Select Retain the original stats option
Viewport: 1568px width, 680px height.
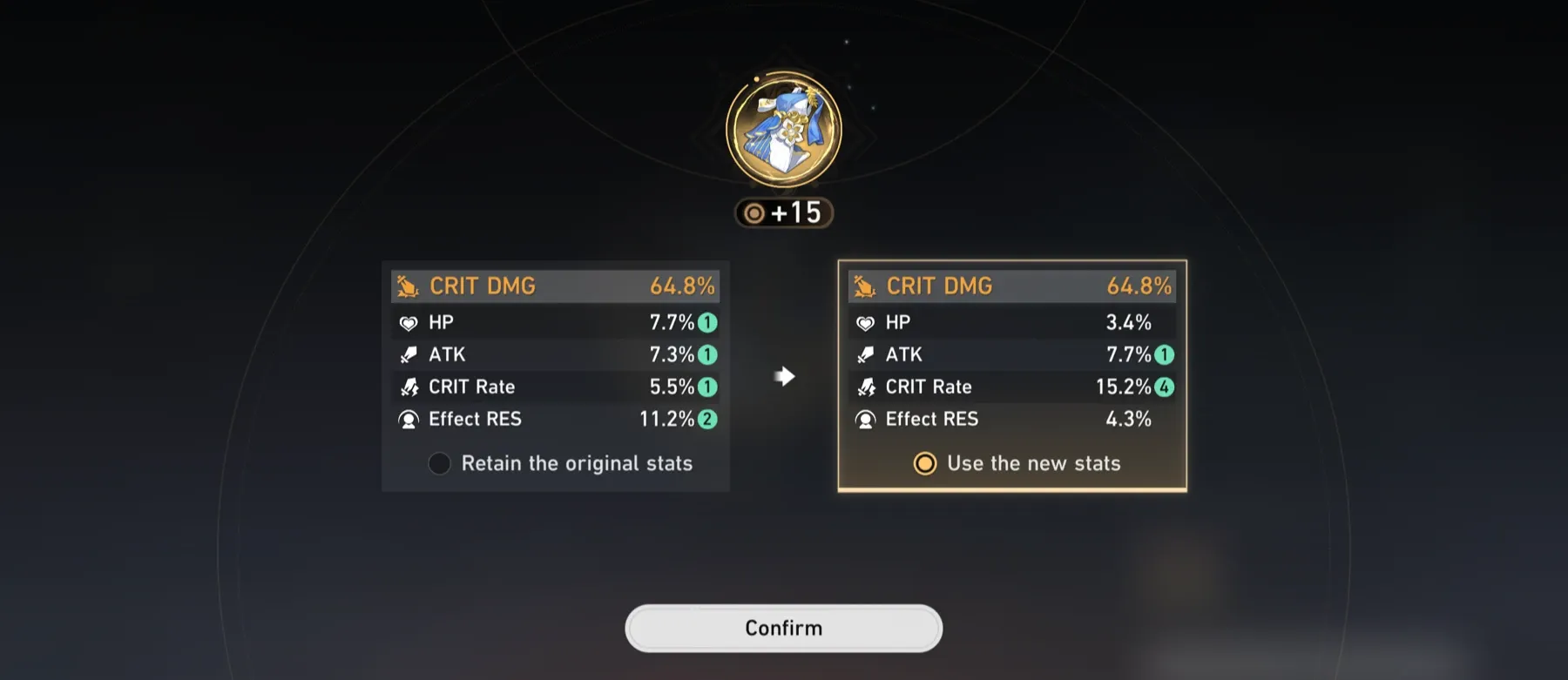[x=440, y=463]
